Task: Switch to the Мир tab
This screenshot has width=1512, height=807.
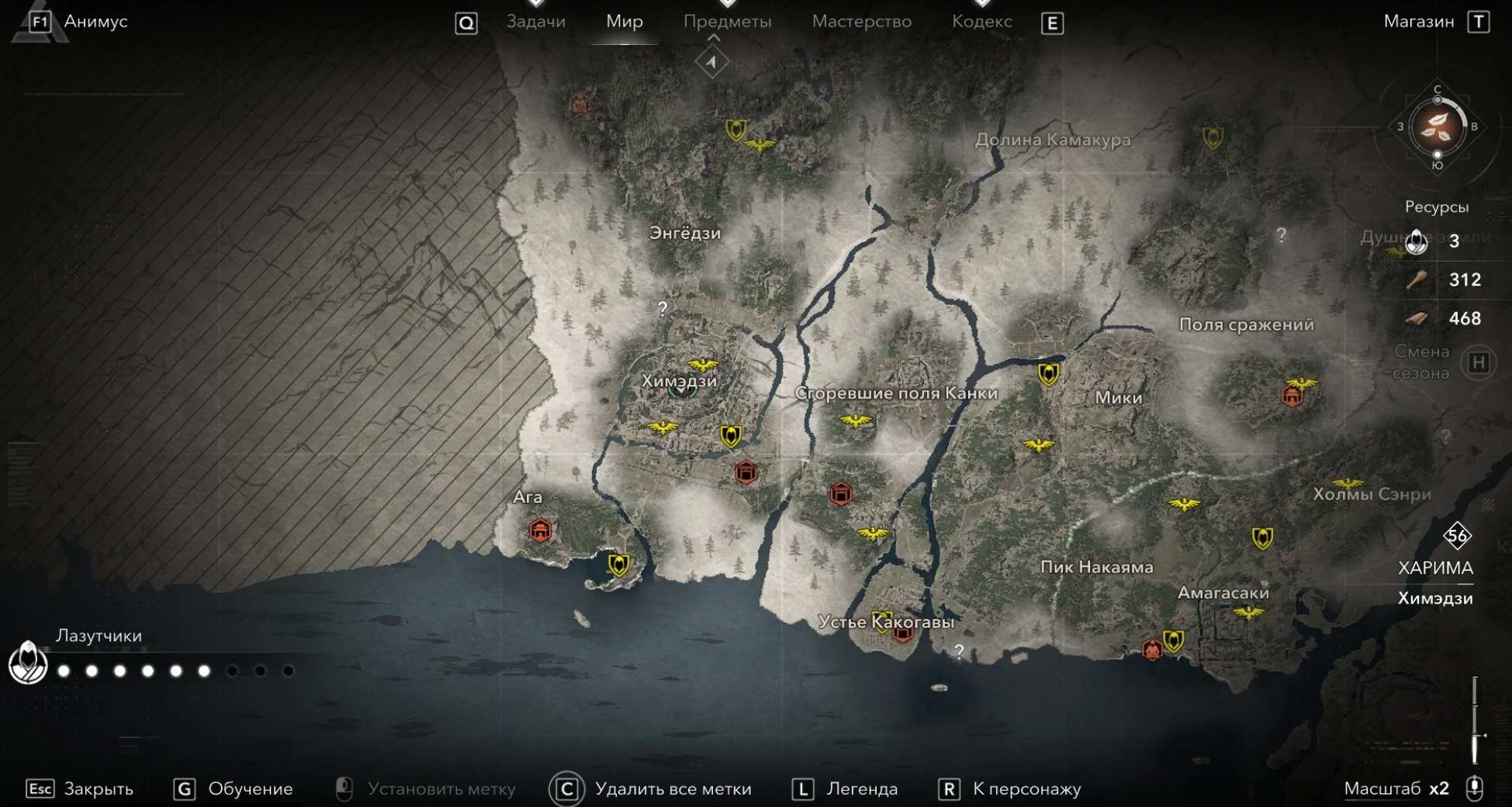Action: [x=624, y=22]
